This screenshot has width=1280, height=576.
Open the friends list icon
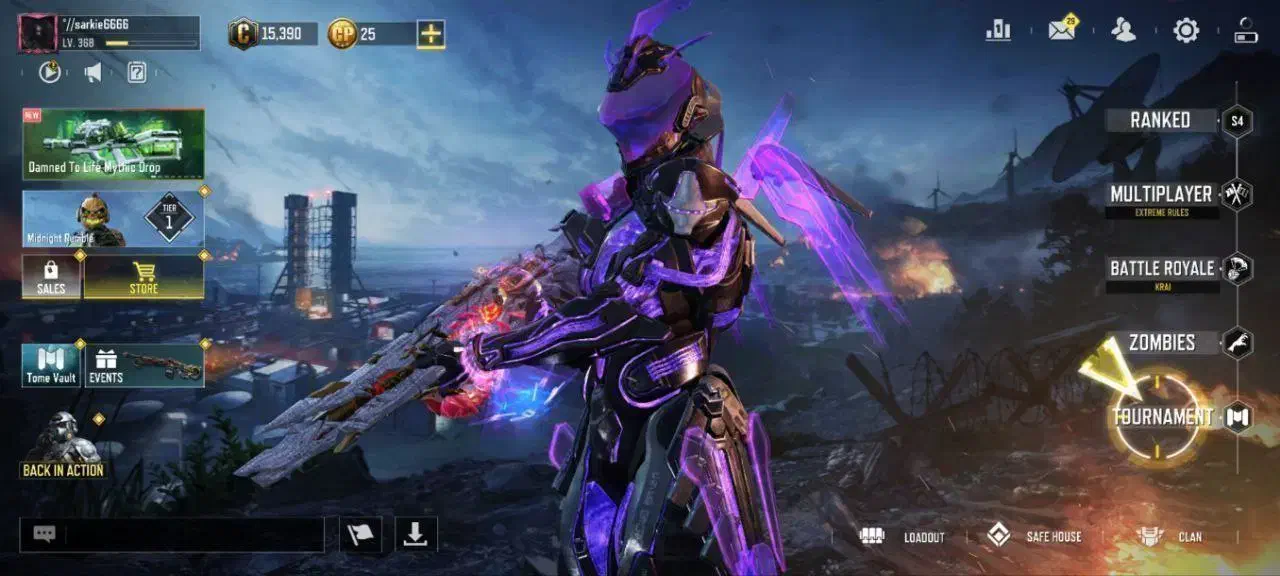[x=1124, y=31]
